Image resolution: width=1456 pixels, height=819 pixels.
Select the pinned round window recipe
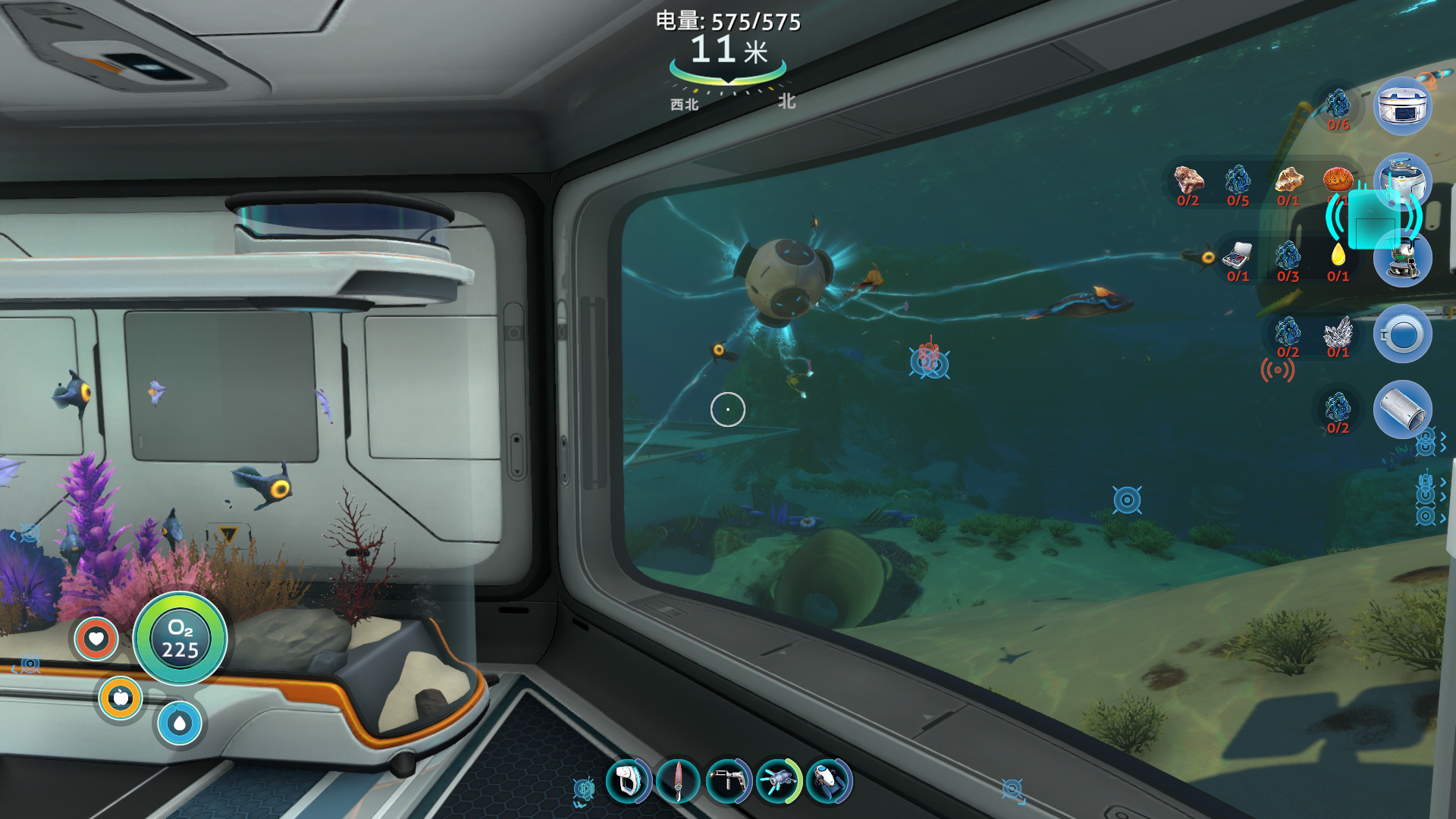[x=1402, y=334]
